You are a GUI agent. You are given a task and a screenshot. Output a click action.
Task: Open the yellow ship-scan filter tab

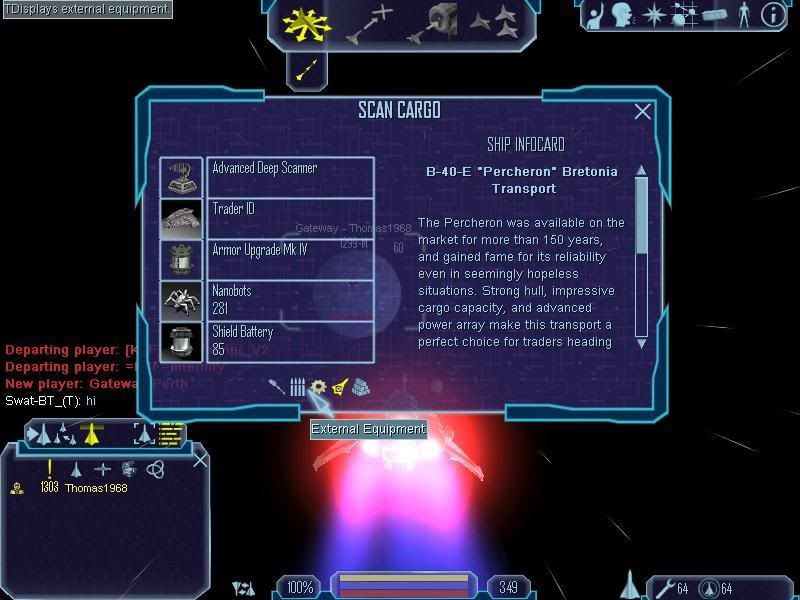pos(339,387)
